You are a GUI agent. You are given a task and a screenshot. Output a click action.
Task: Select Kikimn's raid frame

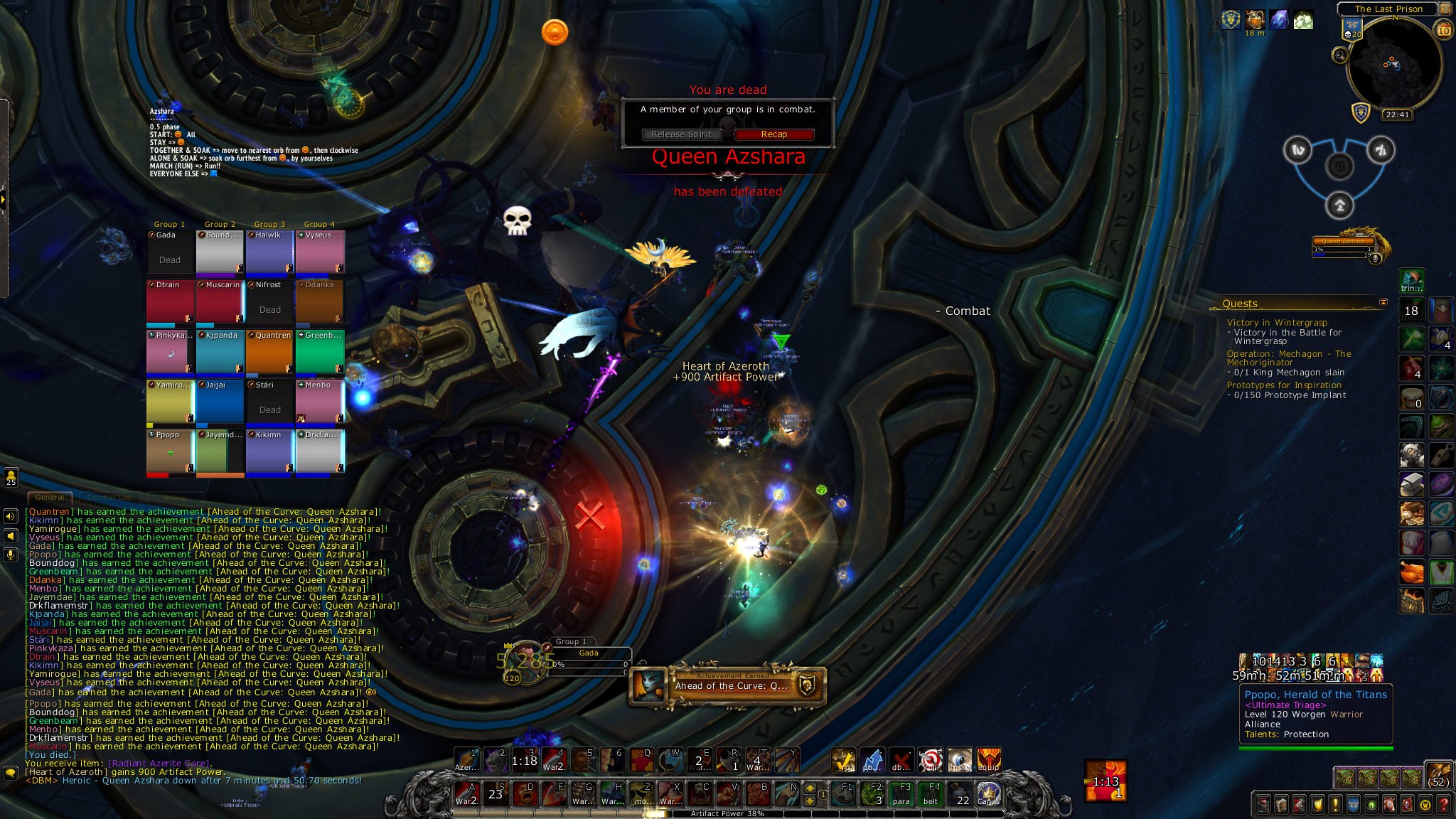tap(269, 452)
